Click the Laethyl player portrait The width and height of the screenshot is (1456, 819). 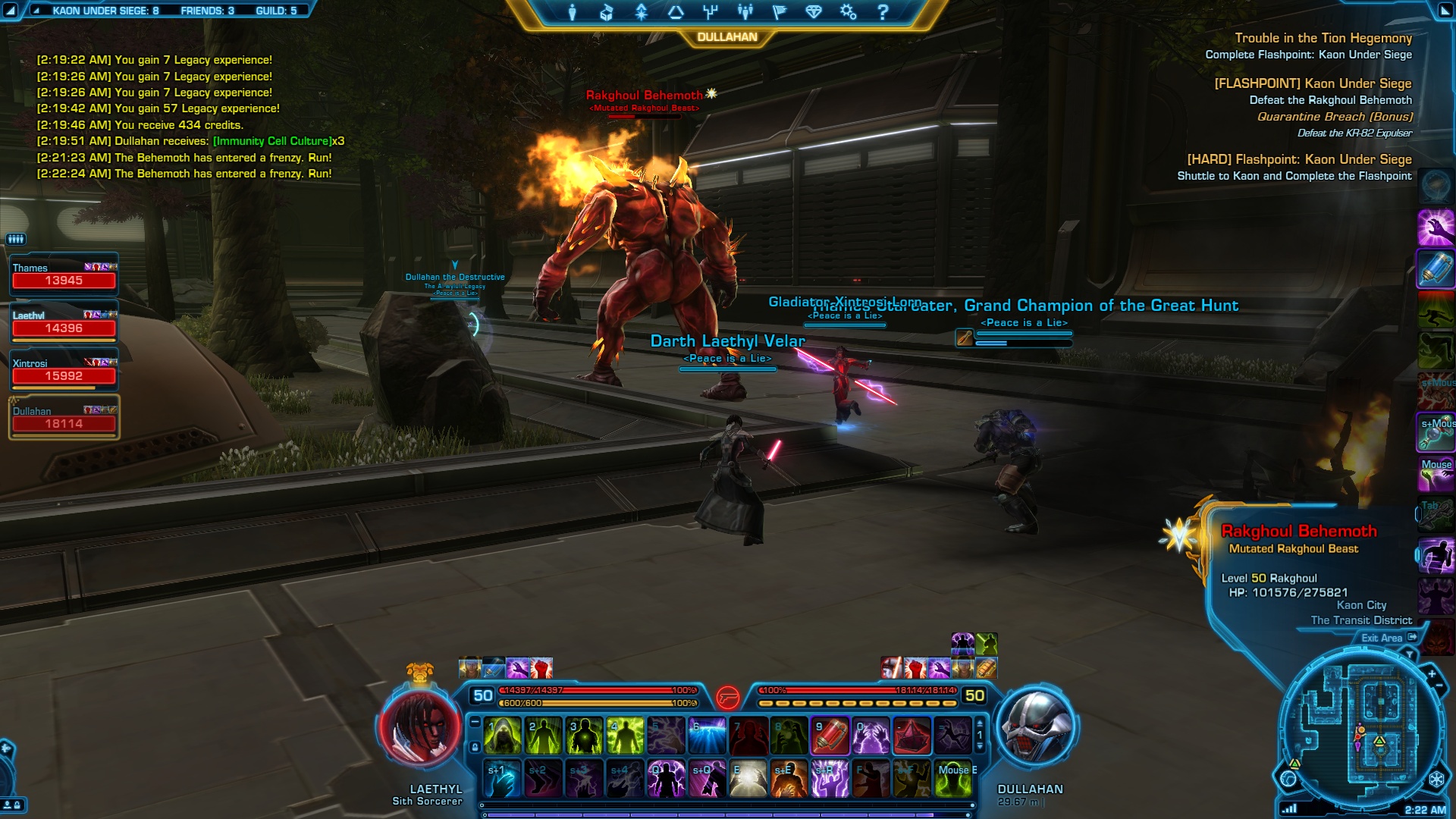(x=419, y=726)
